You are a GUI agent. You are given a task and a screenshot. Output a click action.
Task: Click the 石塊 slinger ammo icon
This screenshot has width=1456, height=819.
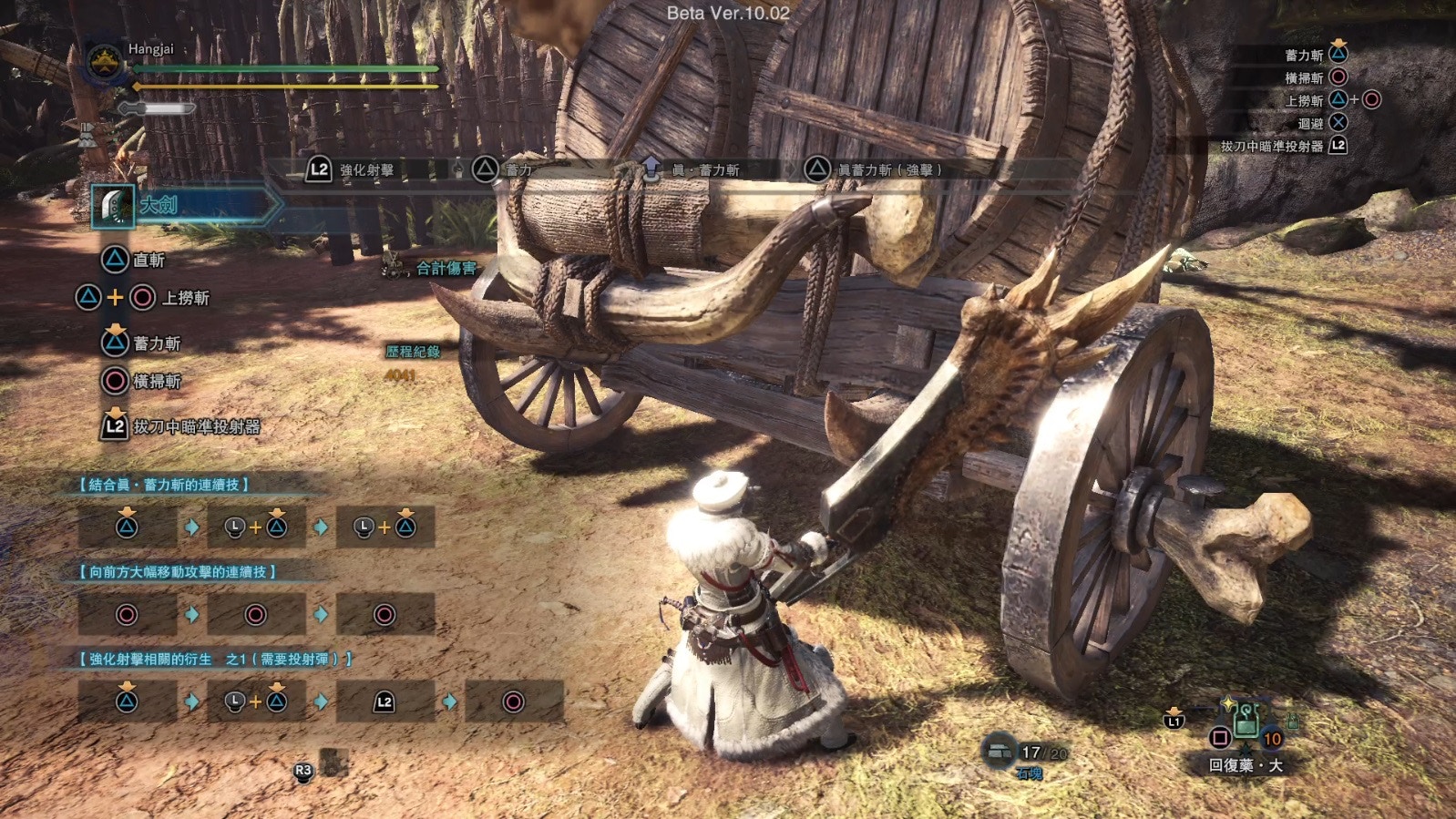click(x=1000, y=752)
